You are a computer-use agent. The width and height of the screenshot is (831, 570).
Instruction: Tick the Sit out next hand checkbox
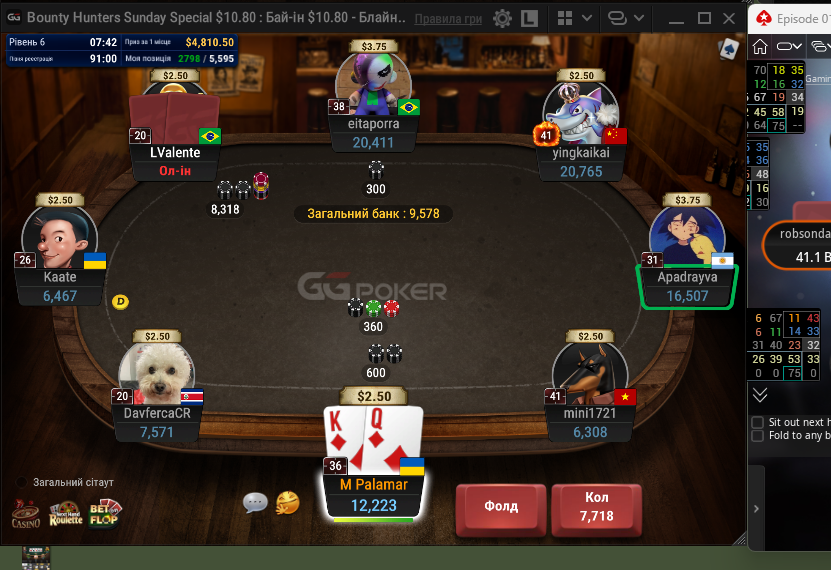click(758, 422)
